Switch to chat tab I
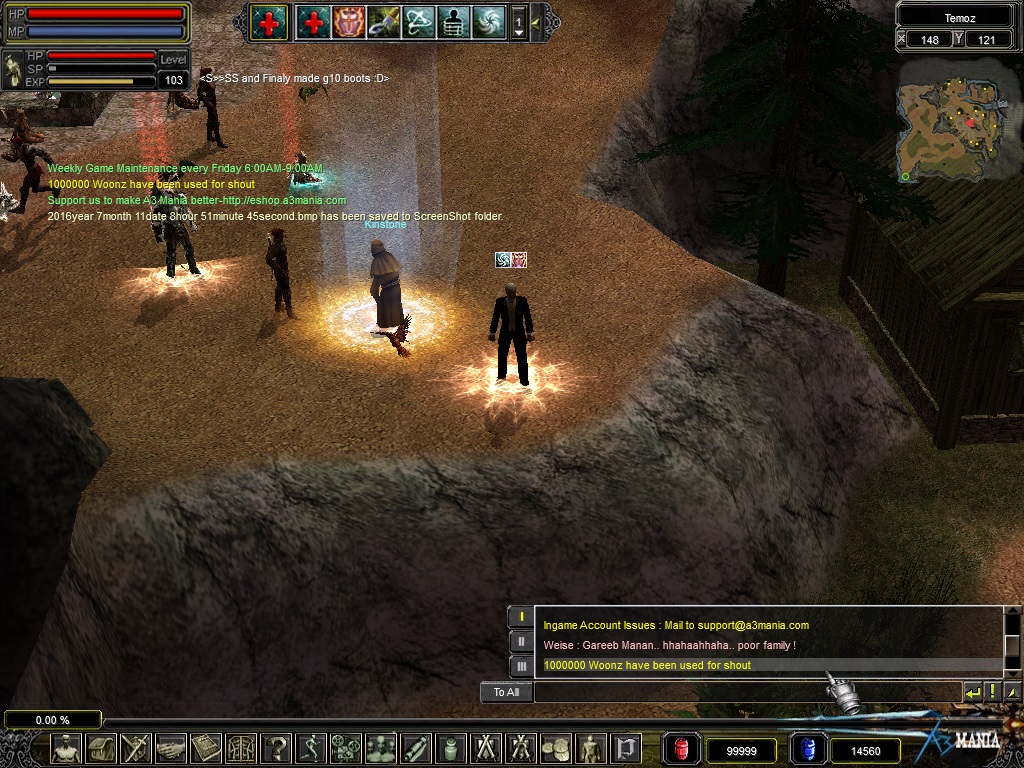 521,617
